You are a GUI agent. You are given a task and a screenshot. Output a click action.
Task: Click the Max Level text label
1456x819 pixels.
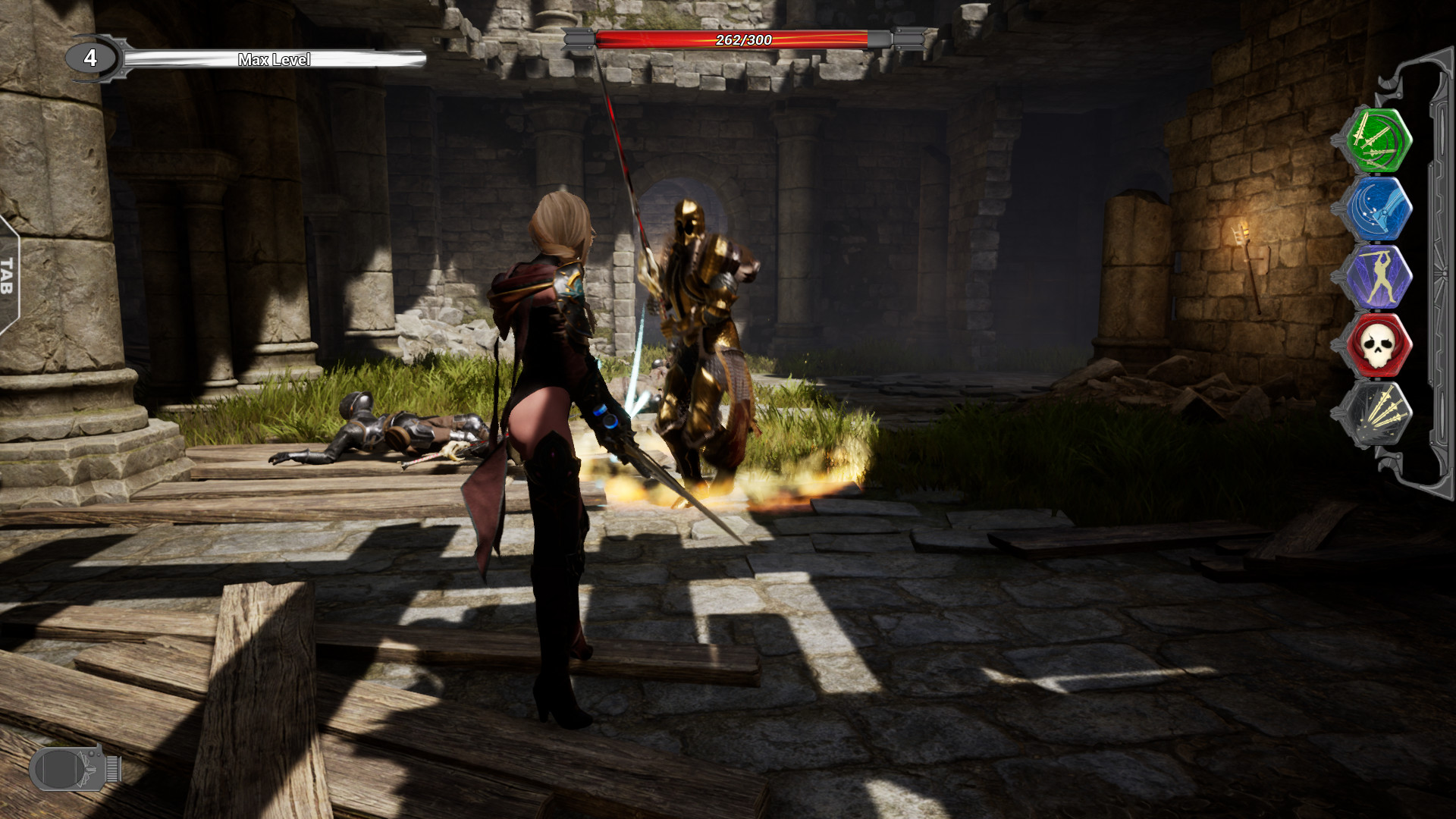(275, 58)
